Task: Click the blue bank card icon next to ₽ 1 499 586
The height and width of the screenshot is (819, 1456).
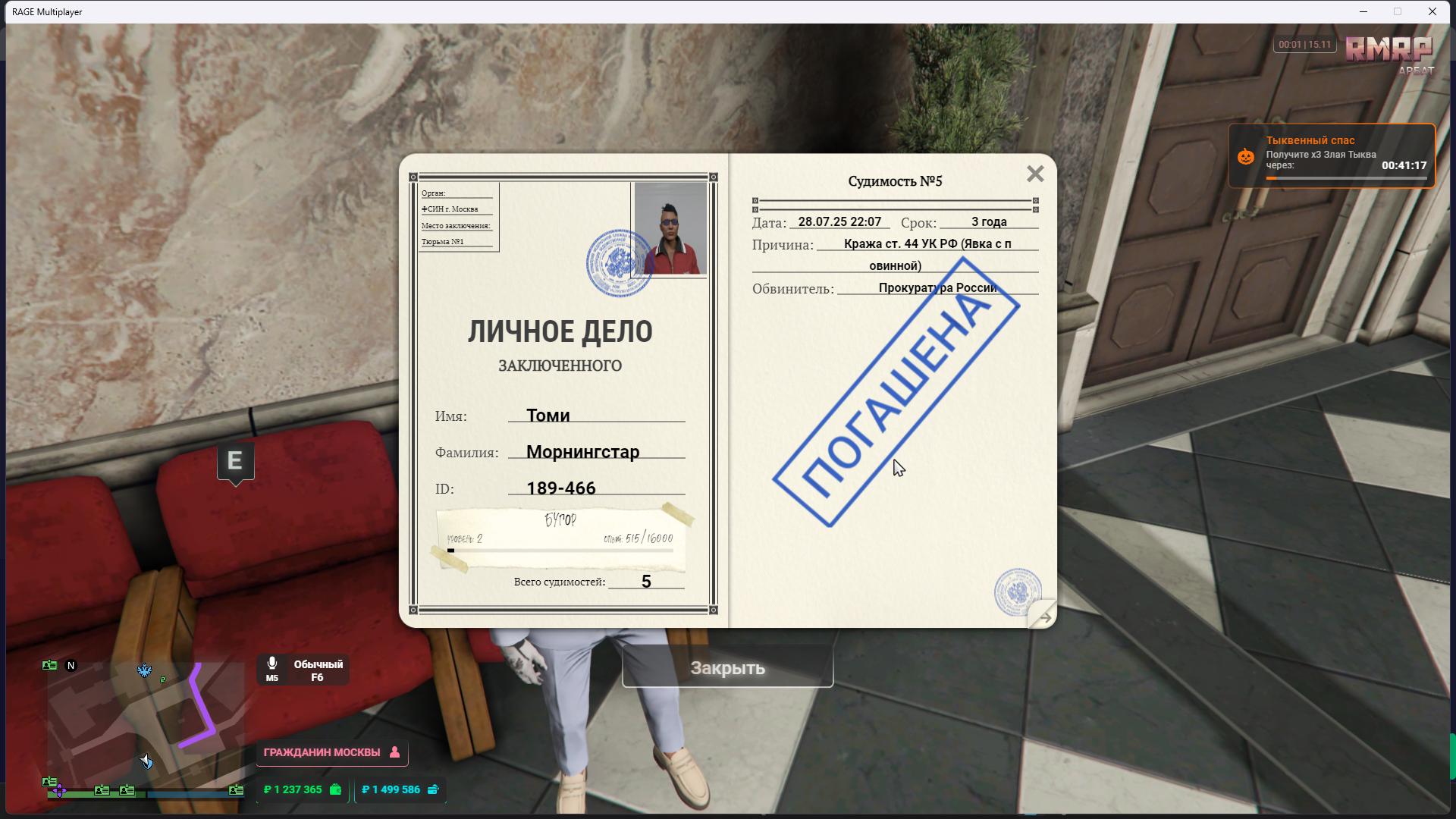Action: (433, 789)
